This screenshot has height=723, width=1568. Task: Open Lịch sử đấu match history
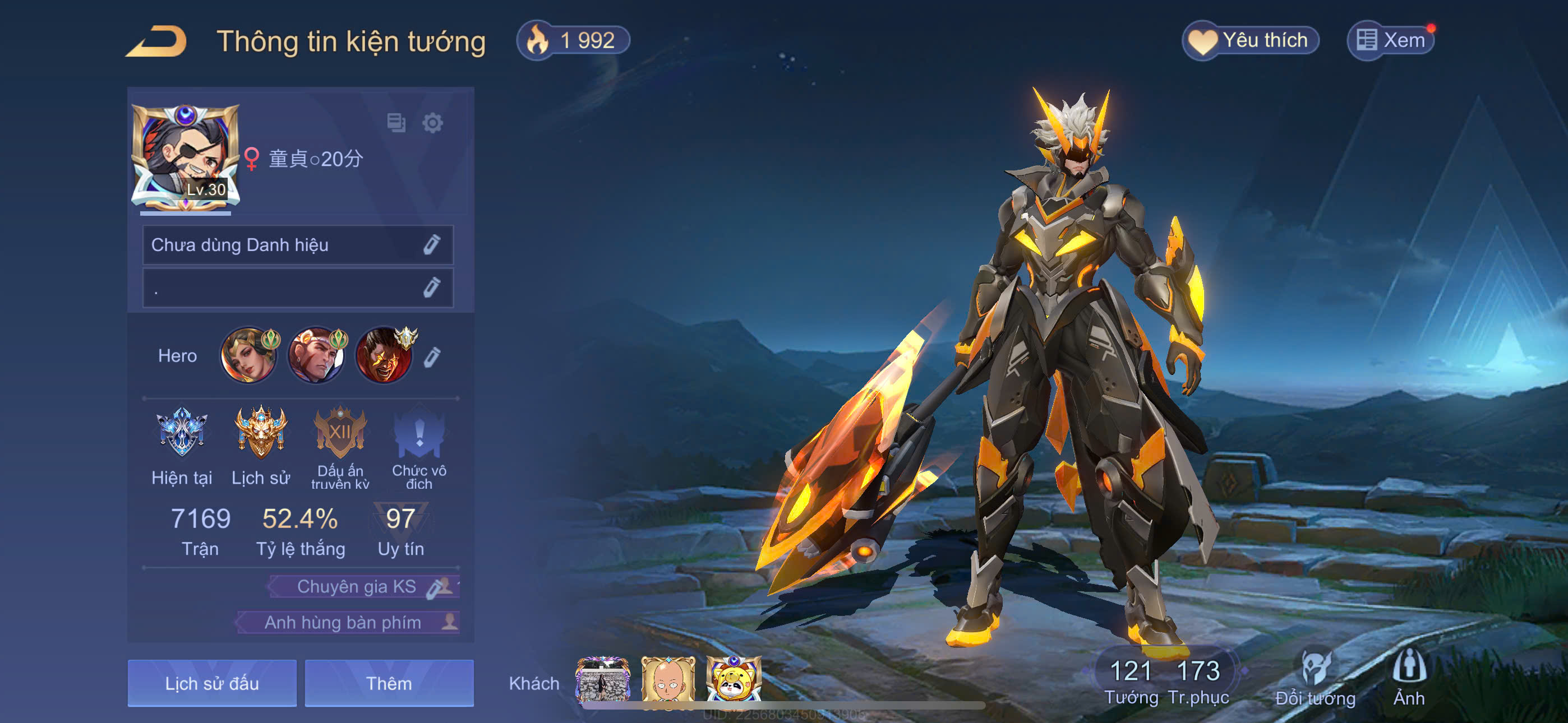pos(212,683)
